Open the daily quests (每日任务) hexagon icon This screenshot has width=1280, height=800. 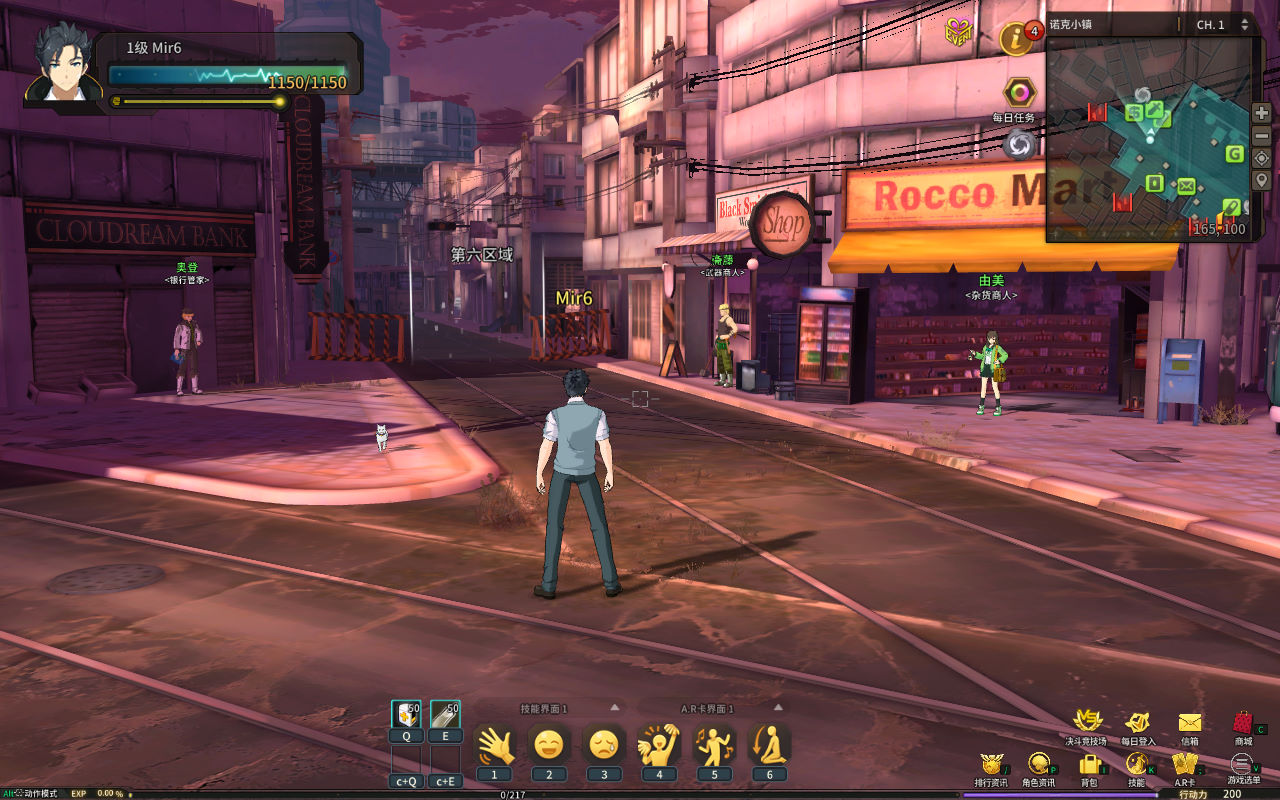tap(1018, 94)
